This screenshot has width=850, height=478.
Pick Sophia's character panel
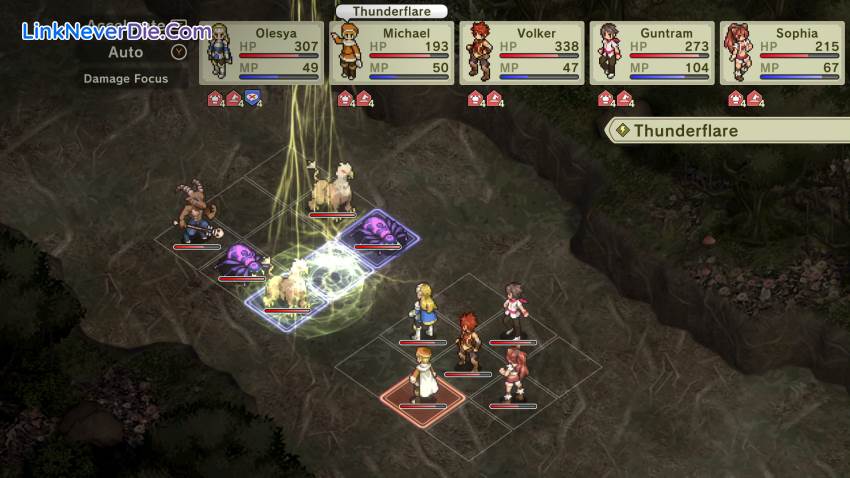point(781,53)
